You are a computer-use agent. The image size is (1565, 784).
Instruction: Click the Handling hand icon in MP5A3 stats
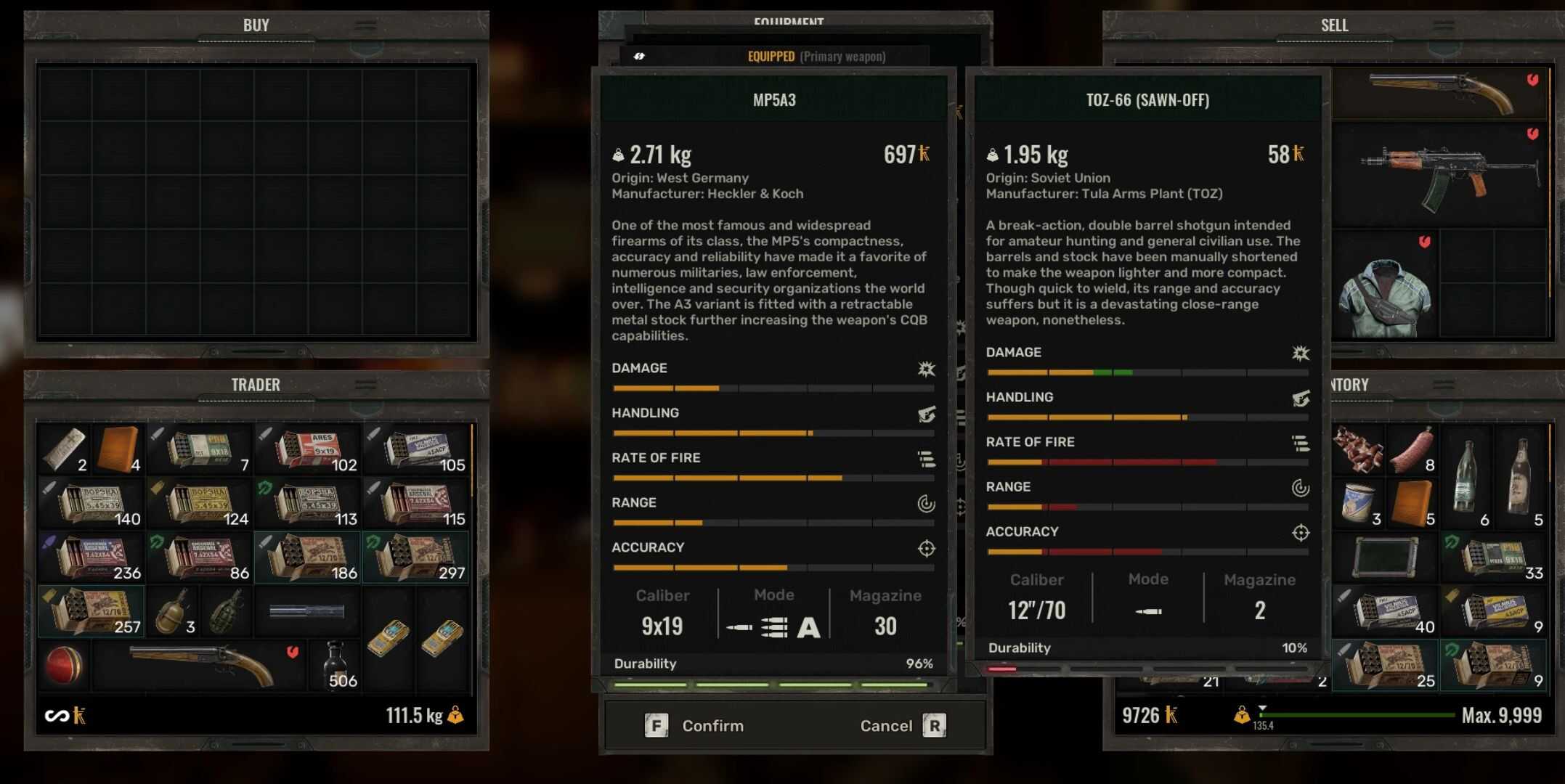pyautogui.click(x=926, y=415)
